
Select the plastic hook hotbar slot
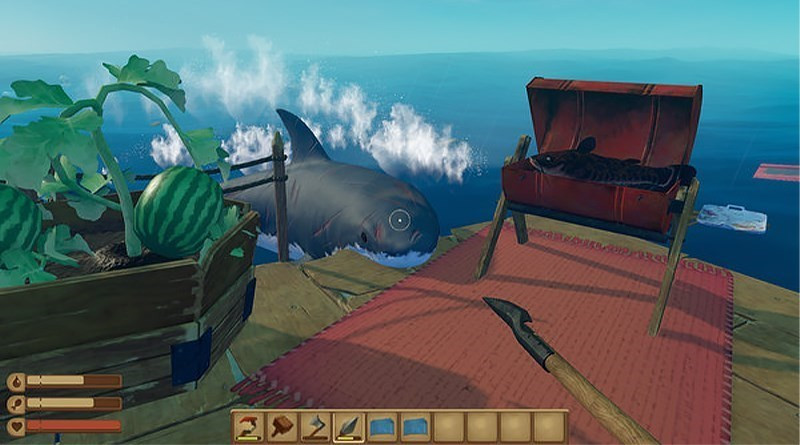click(x=248, y=427)
